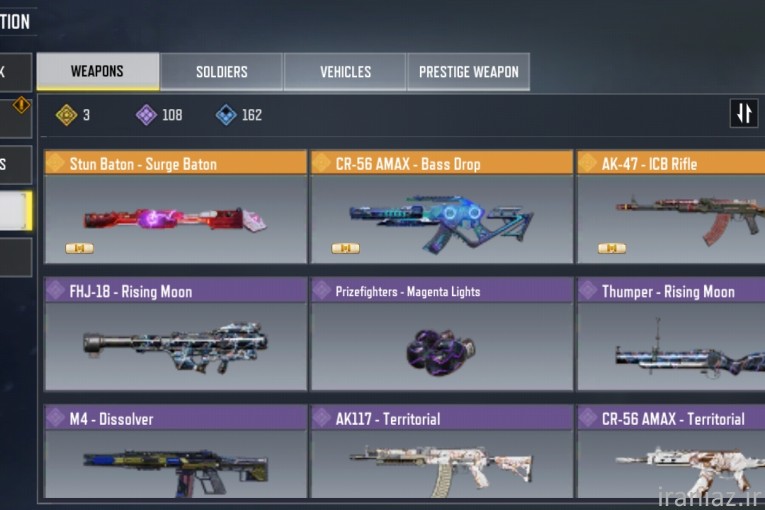Select the Prestige Weapon tab
This screenshot has height=510, width=765.
point(468,72)
